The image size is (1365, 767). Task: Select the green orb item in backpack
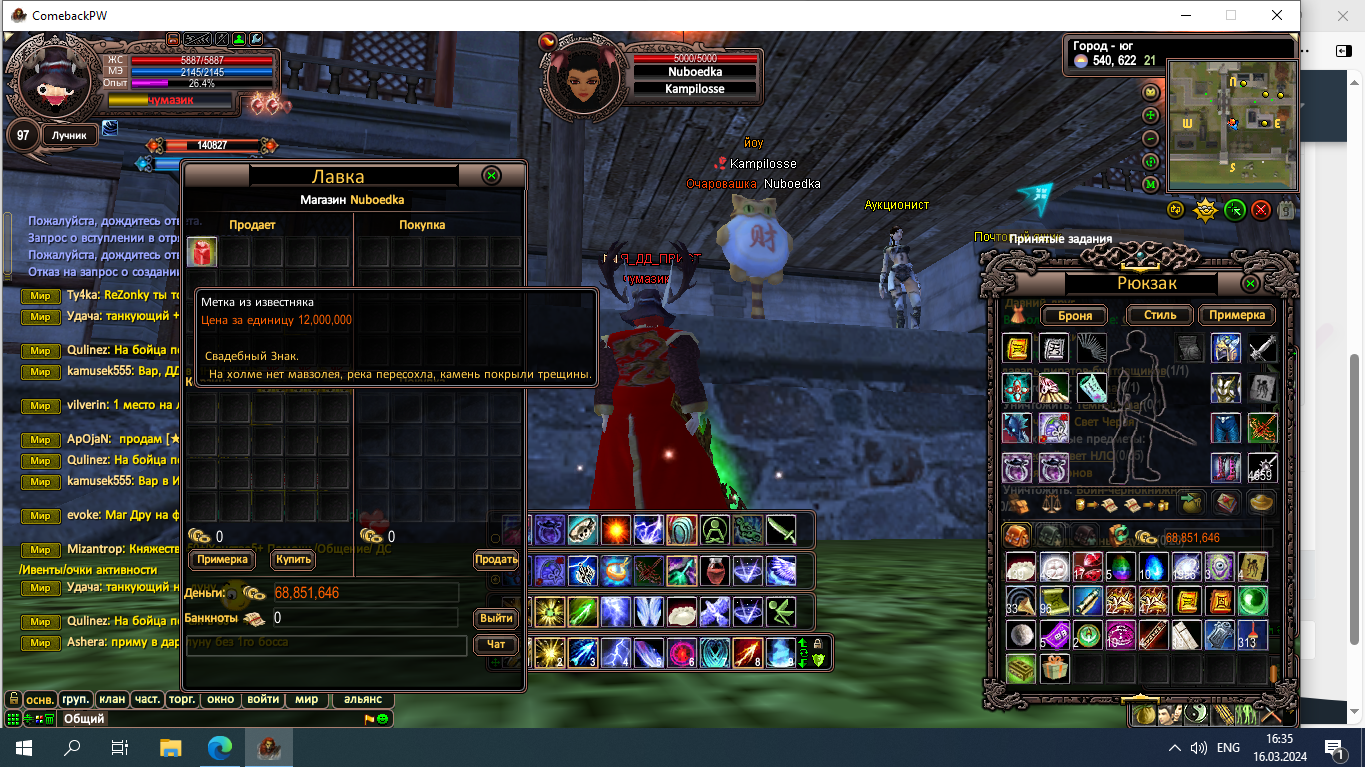click(x=1253, y=601)
